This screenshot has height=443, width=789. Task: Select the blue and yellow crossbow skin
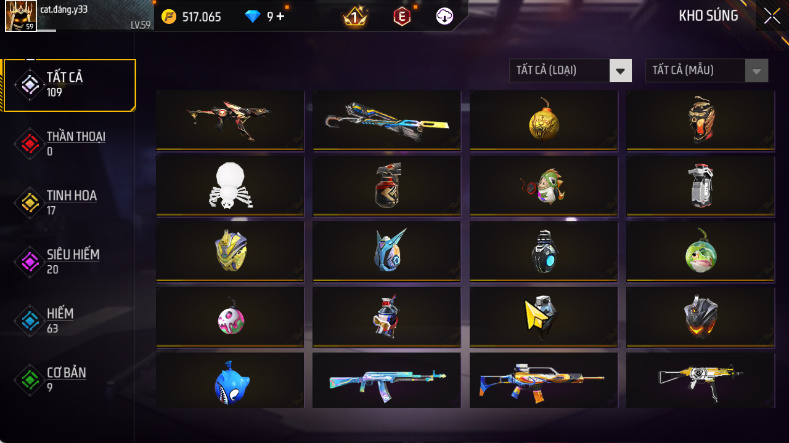[387, 121]
